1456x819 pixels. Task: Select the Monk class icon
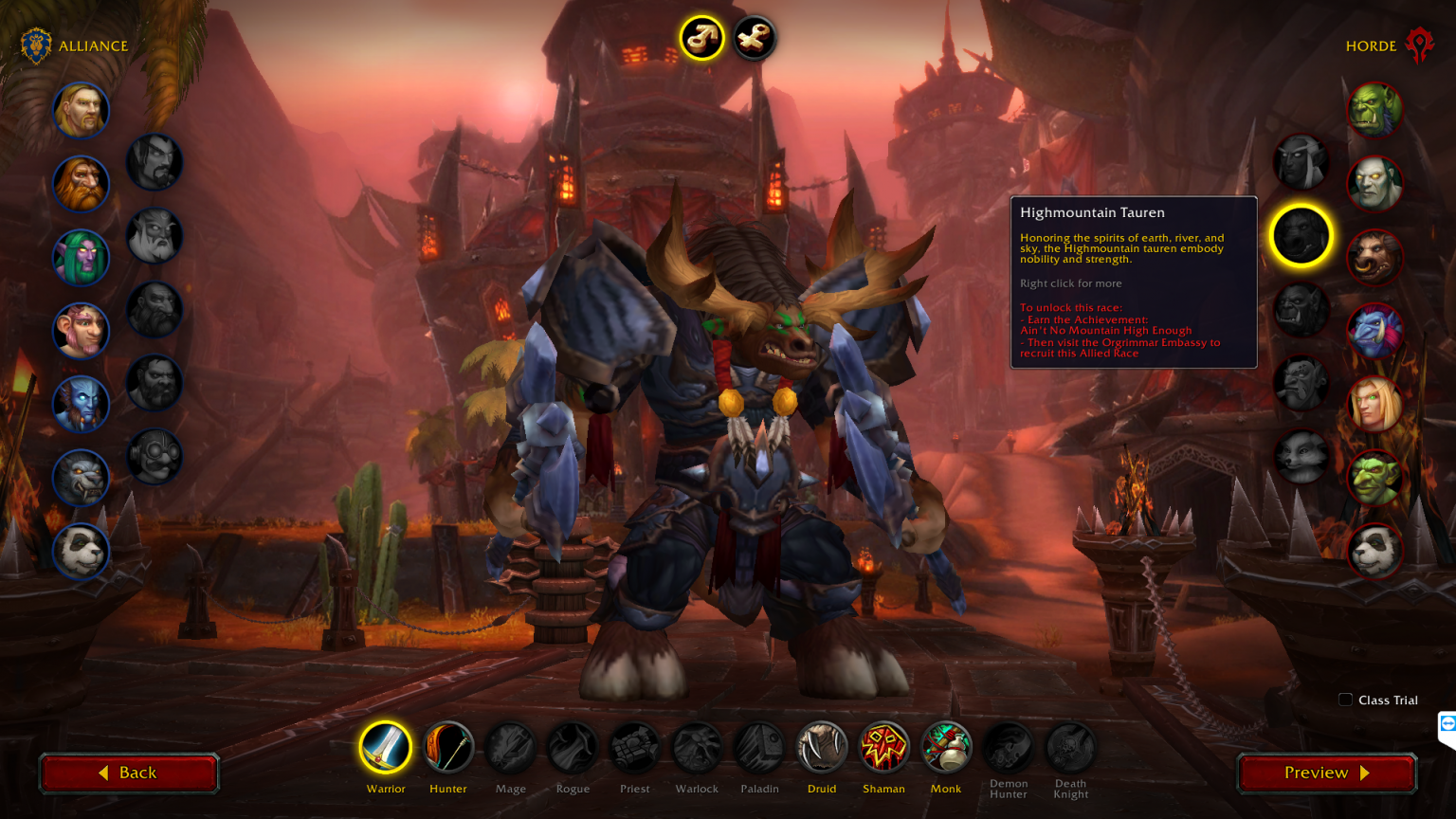click(945, 748)
